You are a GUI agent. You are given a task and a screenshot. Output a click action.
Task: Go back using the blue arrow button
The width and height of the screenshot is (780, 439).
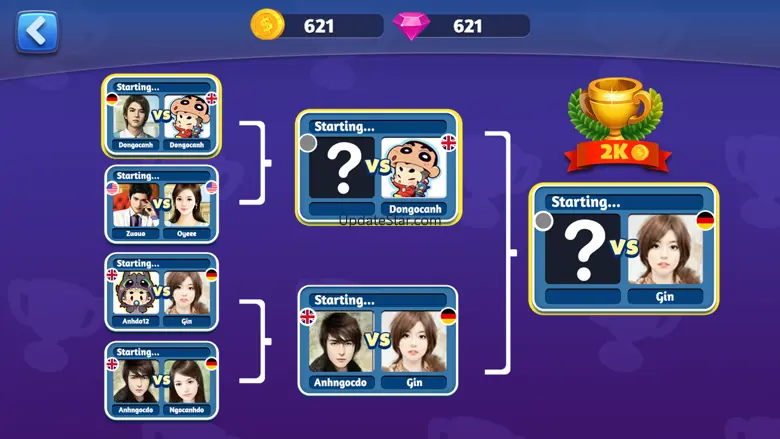click(37, 32)
